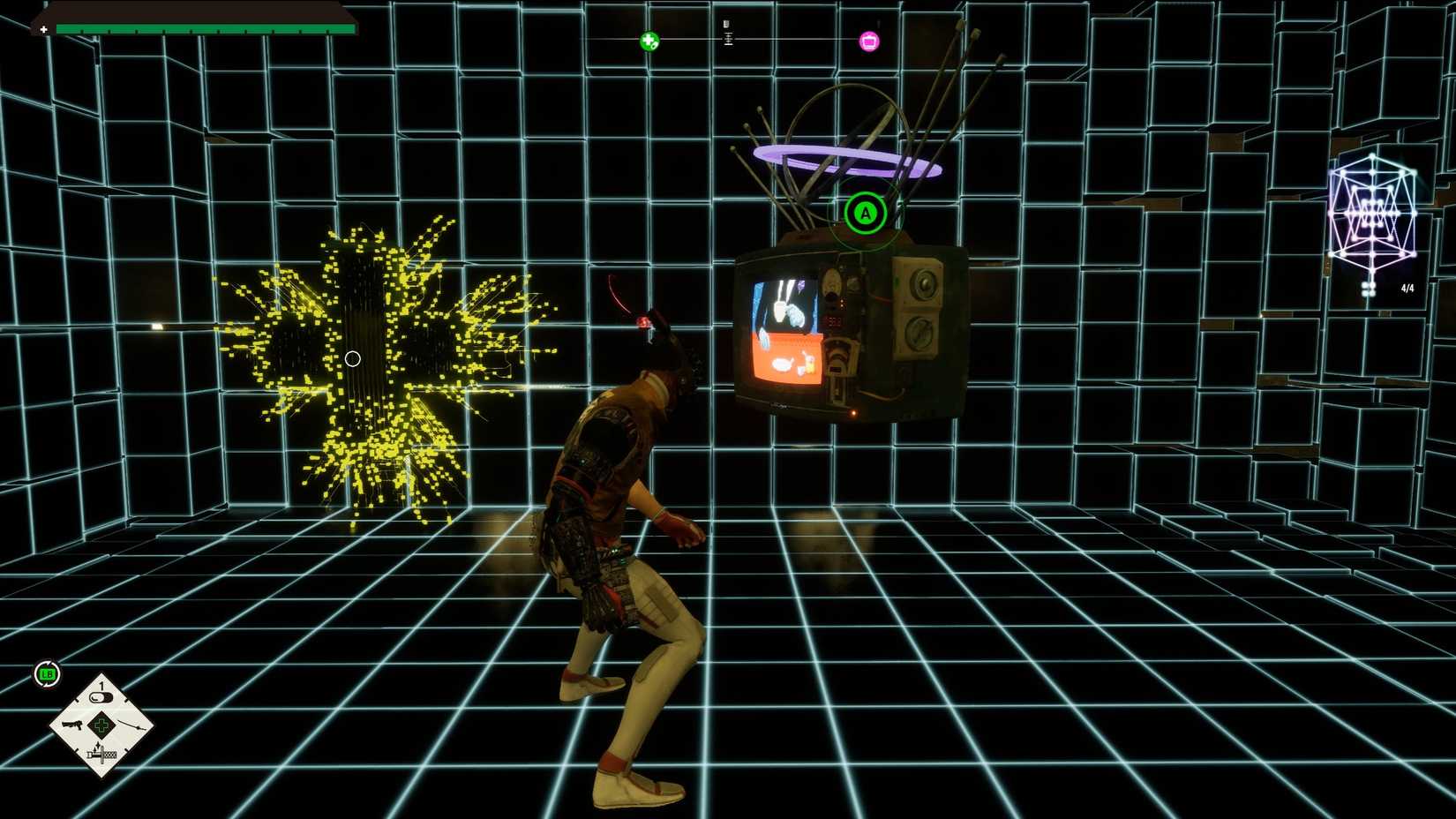Click the green health pickup marker on the compass
The height and width of the screenshot is (819, 1456).
[x=648, y=40]
